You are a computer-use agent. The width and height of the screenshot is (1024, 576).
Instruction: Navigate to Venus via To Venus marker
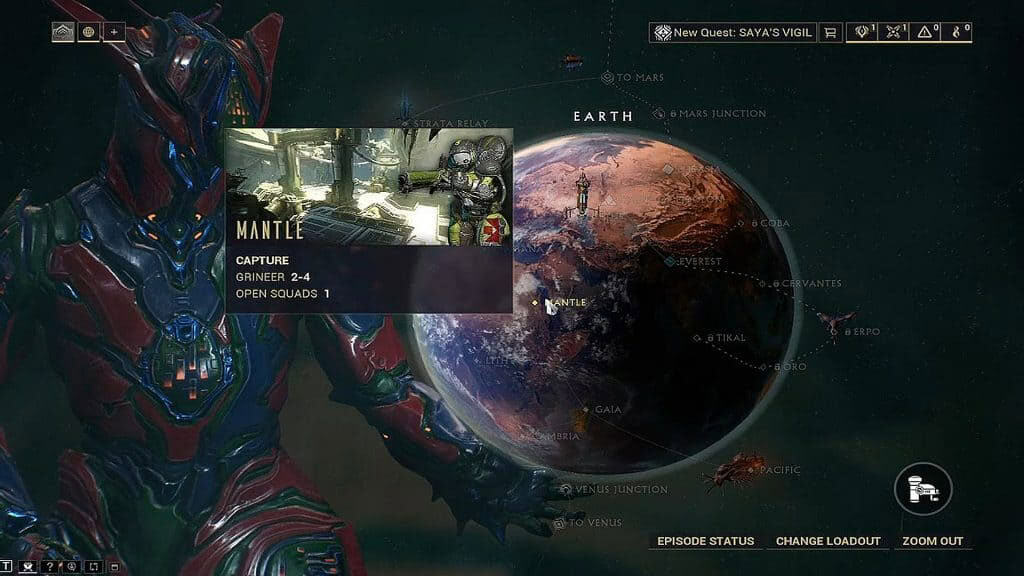coord(559,522)
